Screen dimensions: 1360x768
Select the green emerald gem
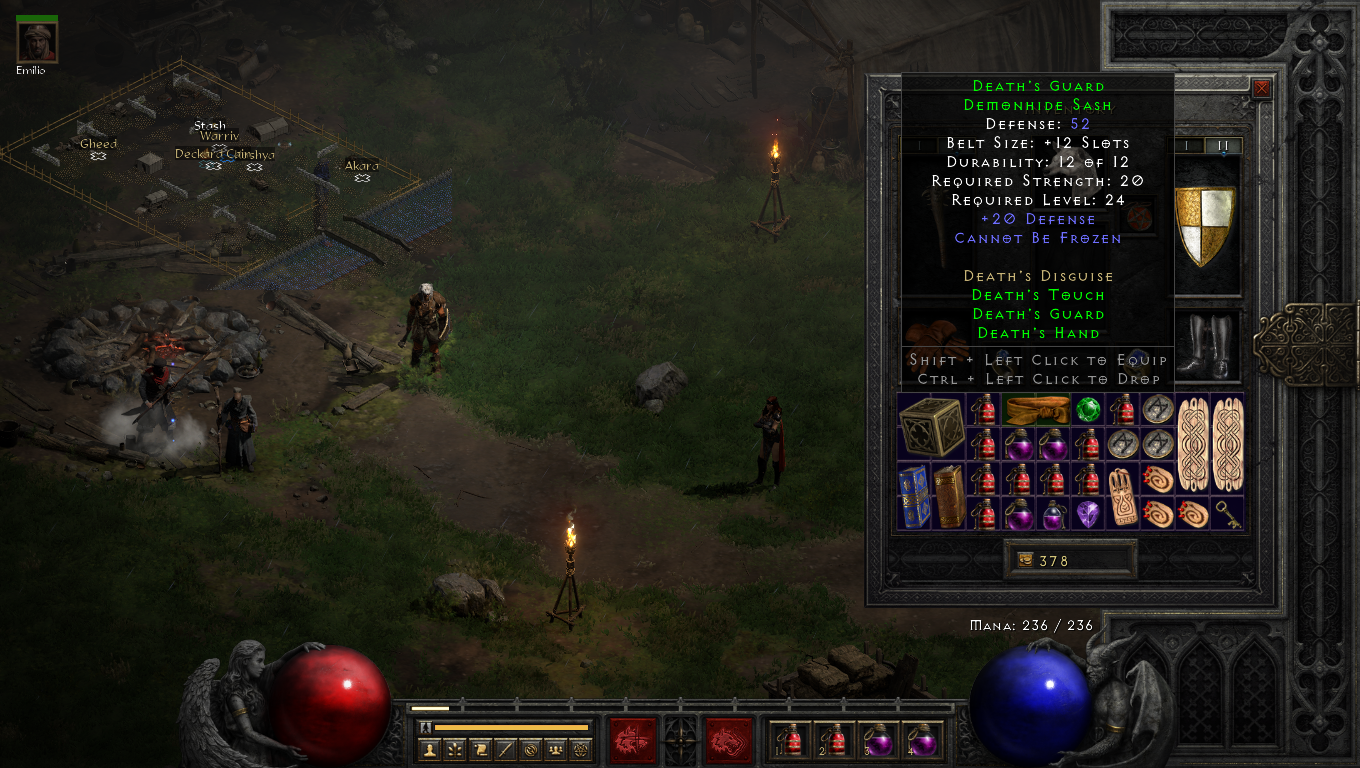[x=1088, y=409]
